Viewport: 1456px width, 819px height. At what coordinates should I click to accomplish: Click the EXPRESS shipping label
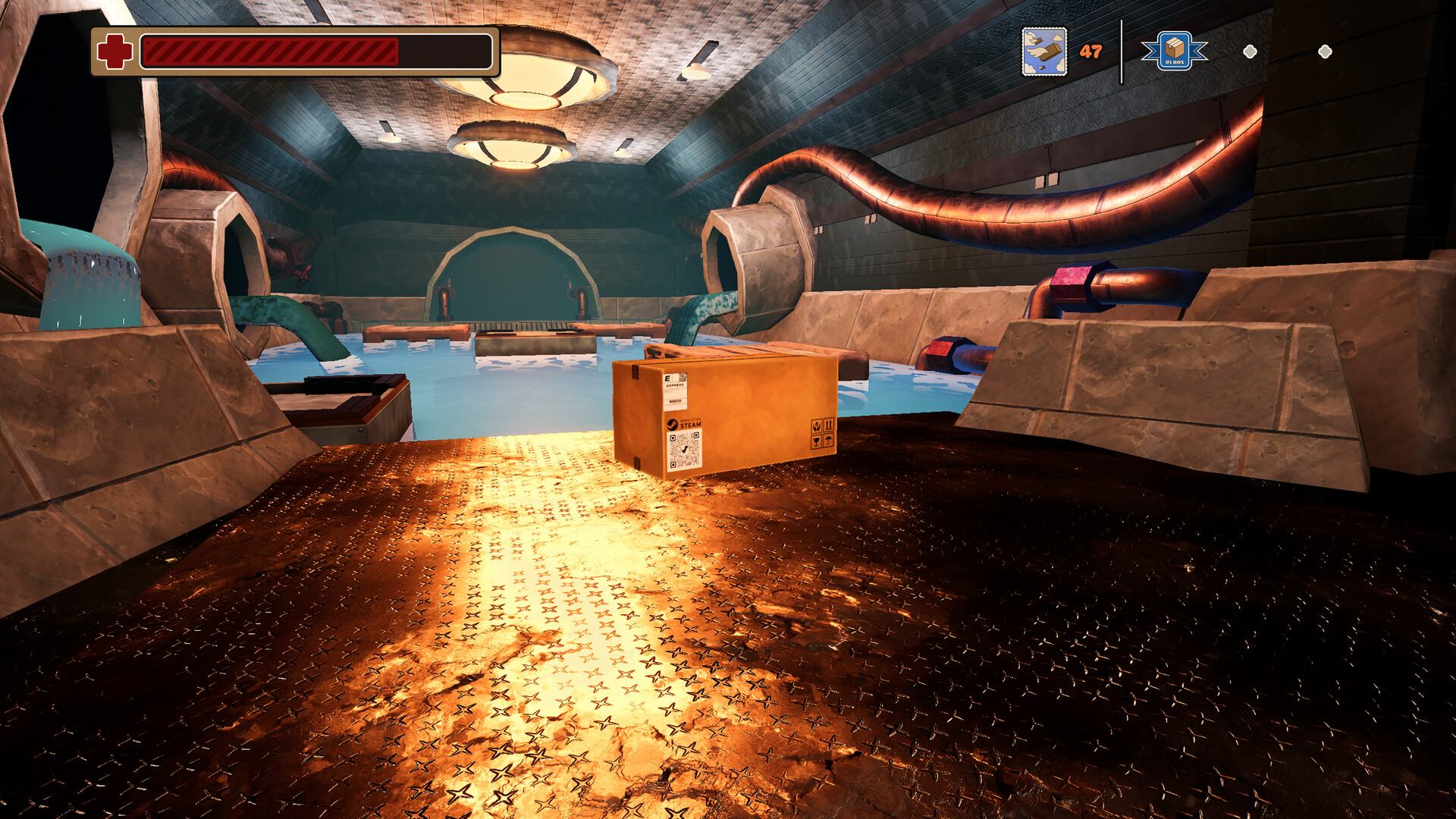coord(675,386)
